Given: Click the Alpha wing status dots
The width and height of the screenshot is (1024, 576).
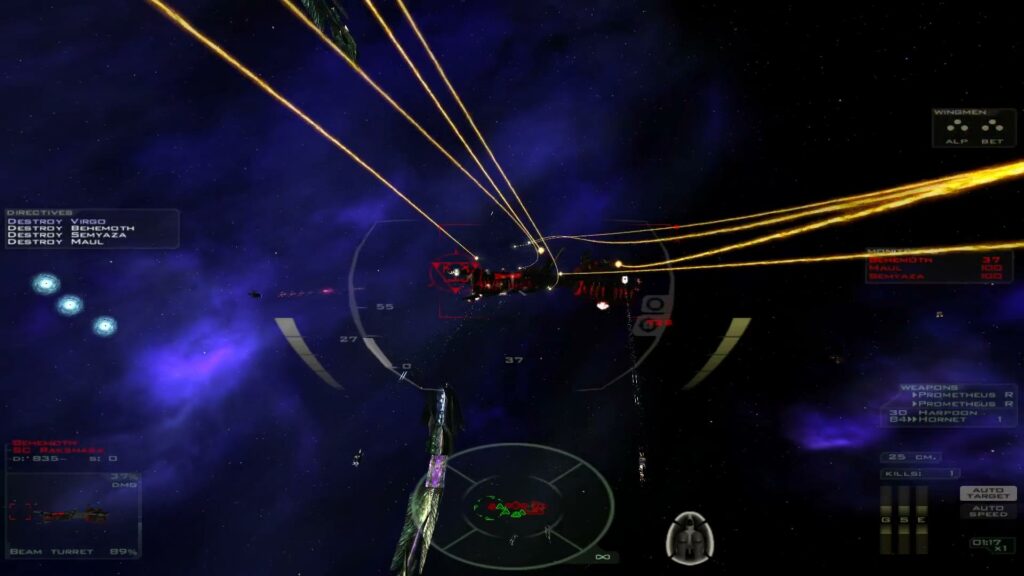Looking at the screenshot, I should [x=956, y=128].
